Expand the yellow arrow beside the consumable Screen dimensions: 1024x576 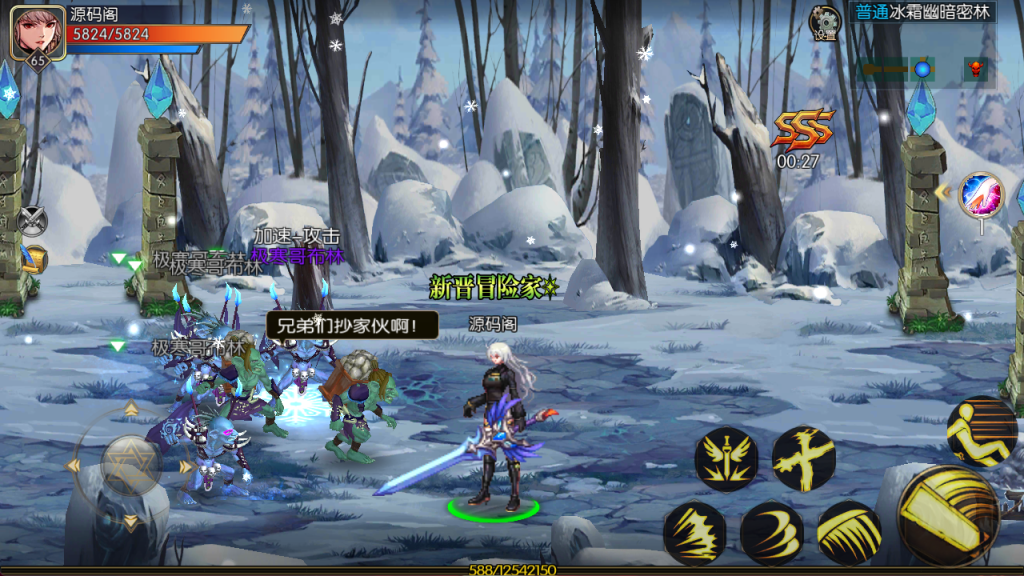(942, 191)
